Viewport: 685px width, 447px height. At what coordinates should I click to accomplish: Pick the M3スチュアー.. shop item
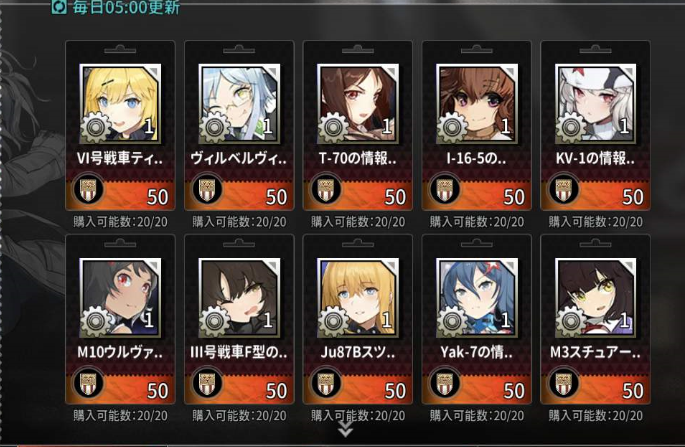tap(595, 318)
